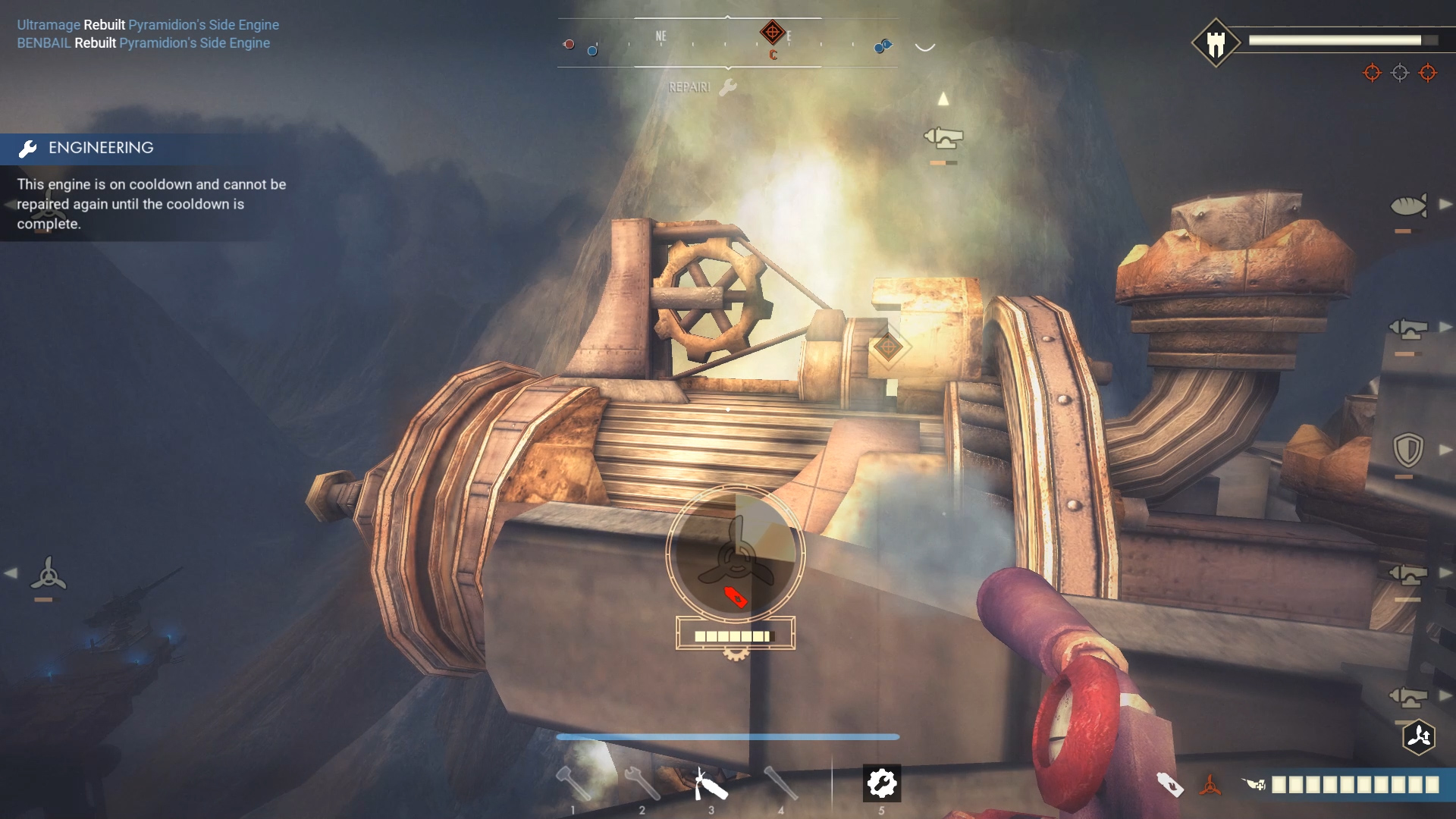Image resolution: width=1456 pixels, height=819 pixels.
Task: Select the off-screen engine indicator with propeller icon
Action: click(x=48, y=574)
